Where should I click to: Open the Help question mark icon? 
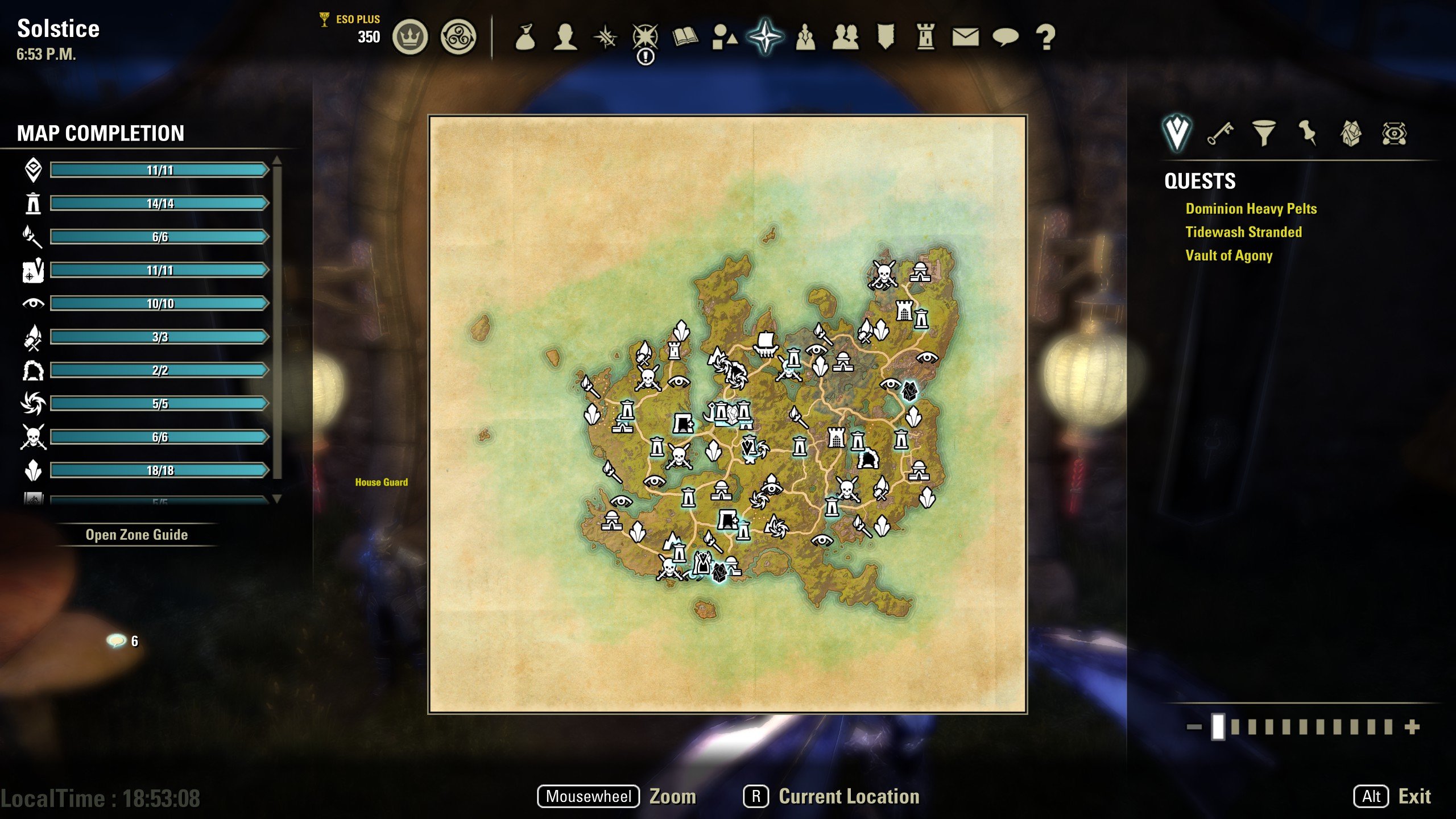(1046, 36)
